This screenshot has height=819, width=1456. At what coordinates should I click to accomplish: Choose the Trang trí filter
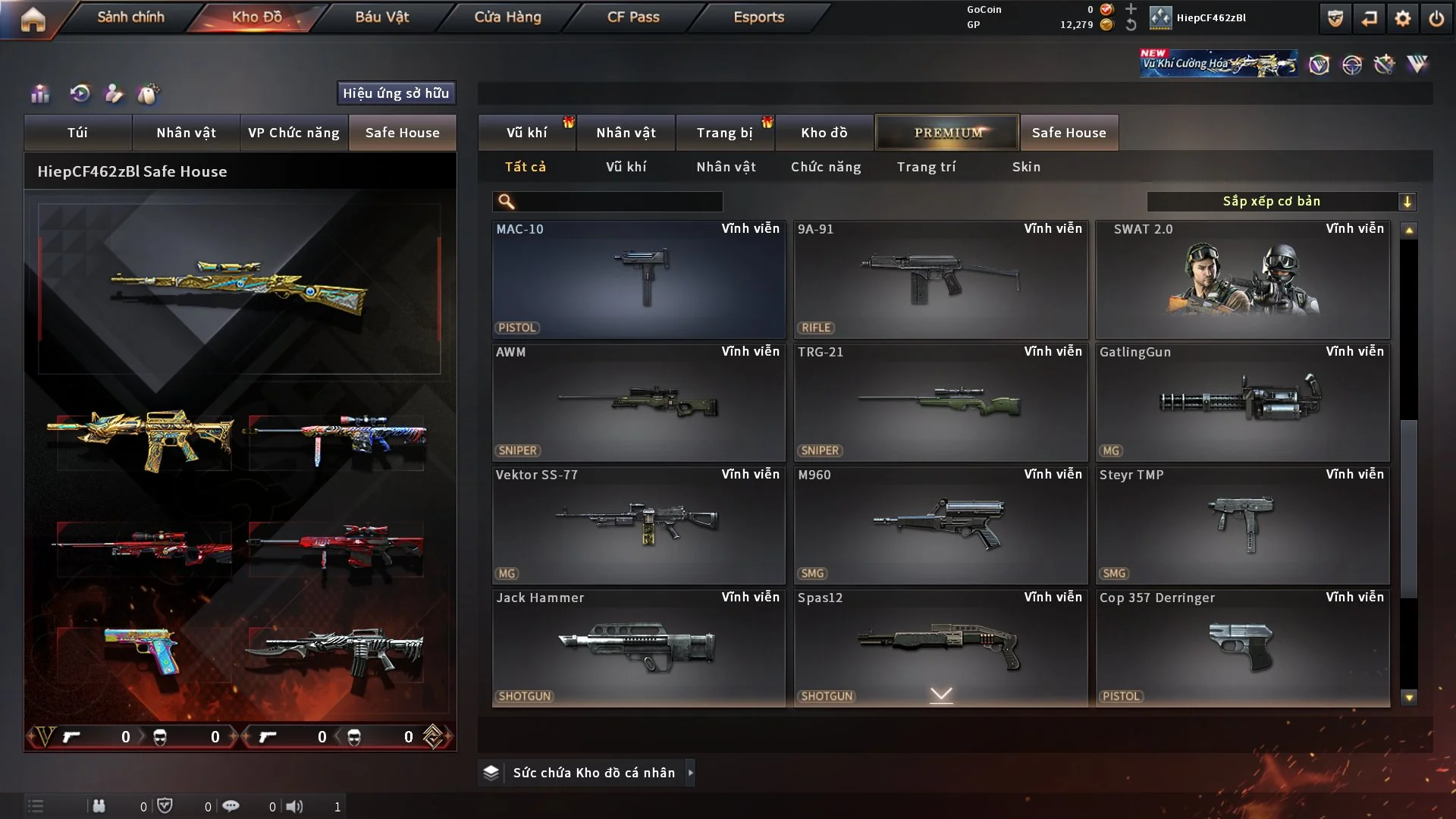[926, 167]
